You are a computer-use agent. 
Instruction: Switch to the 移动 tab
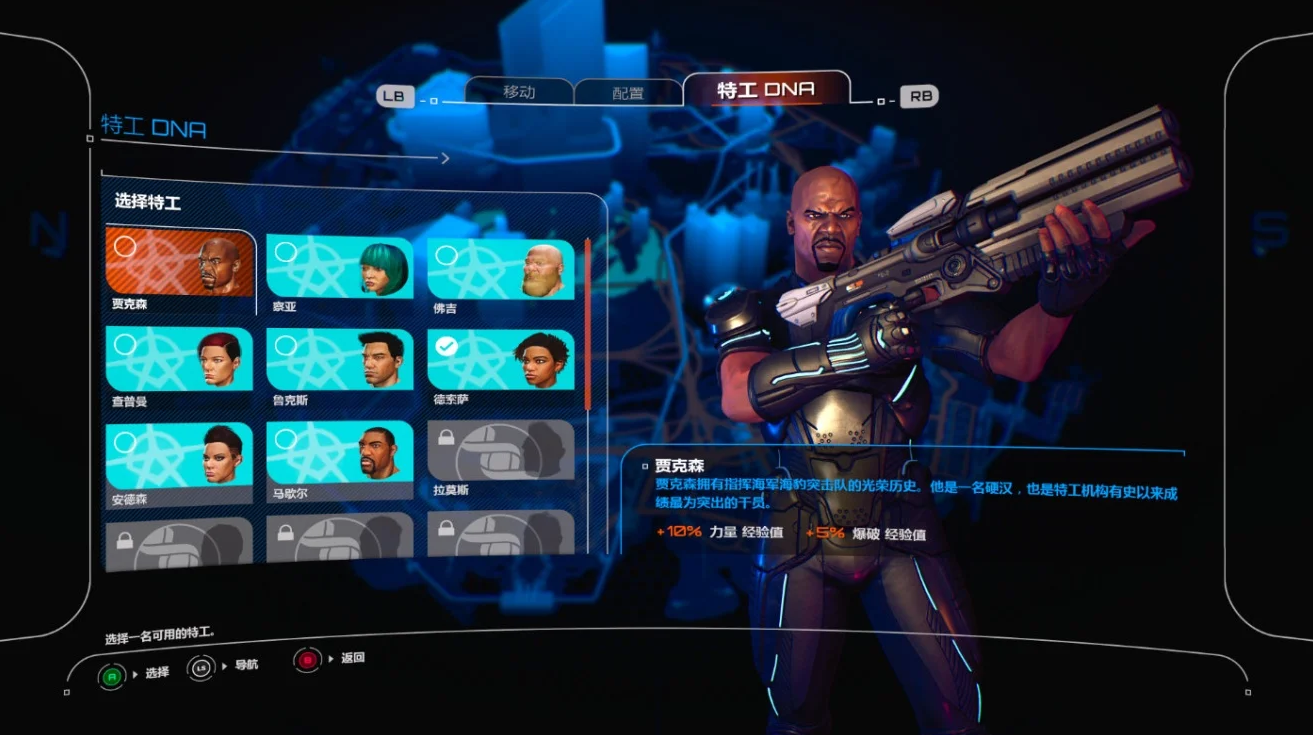tap(520, 92)
